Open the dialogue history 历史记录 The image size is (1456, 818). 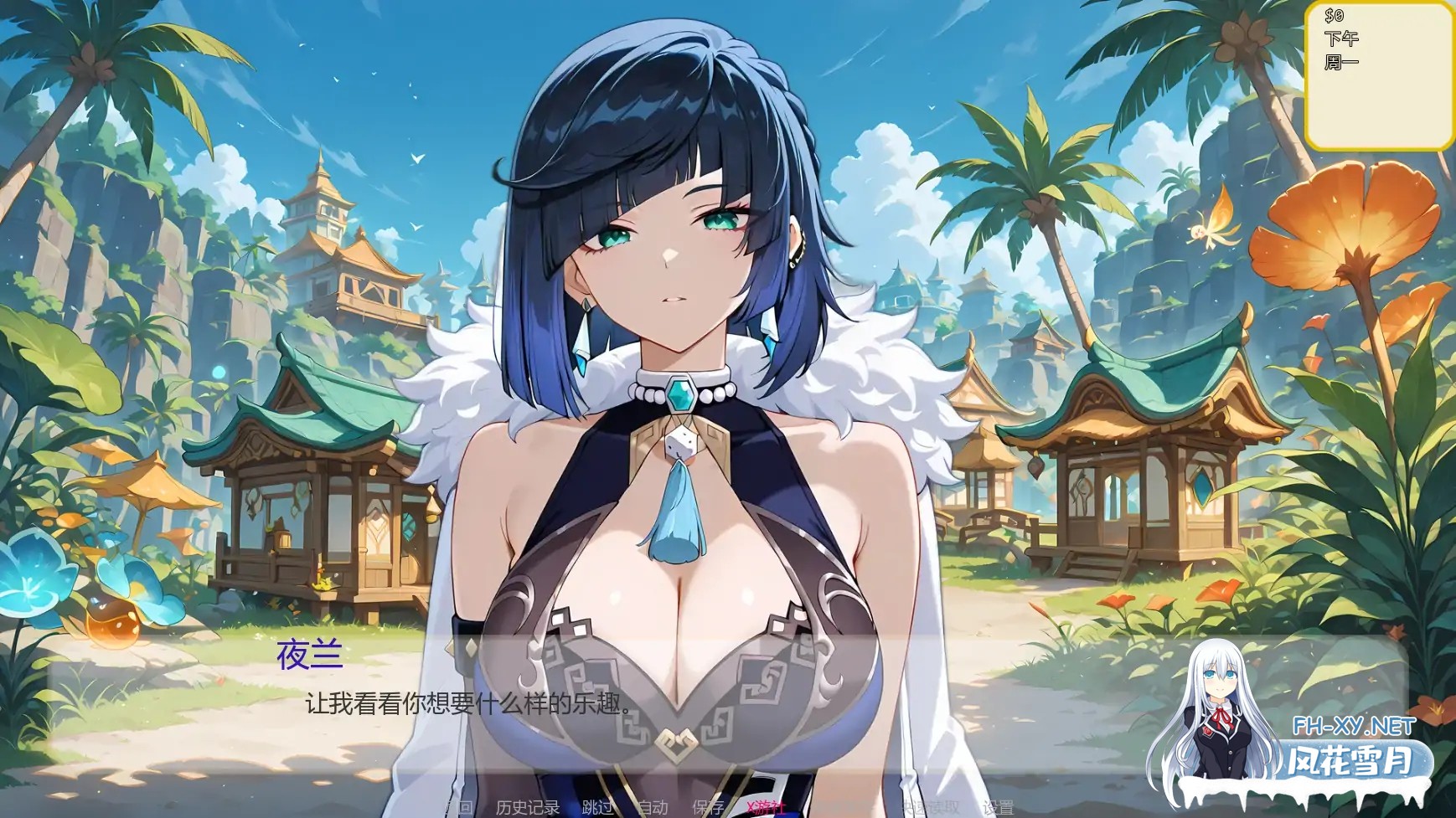tap(528, 808)
